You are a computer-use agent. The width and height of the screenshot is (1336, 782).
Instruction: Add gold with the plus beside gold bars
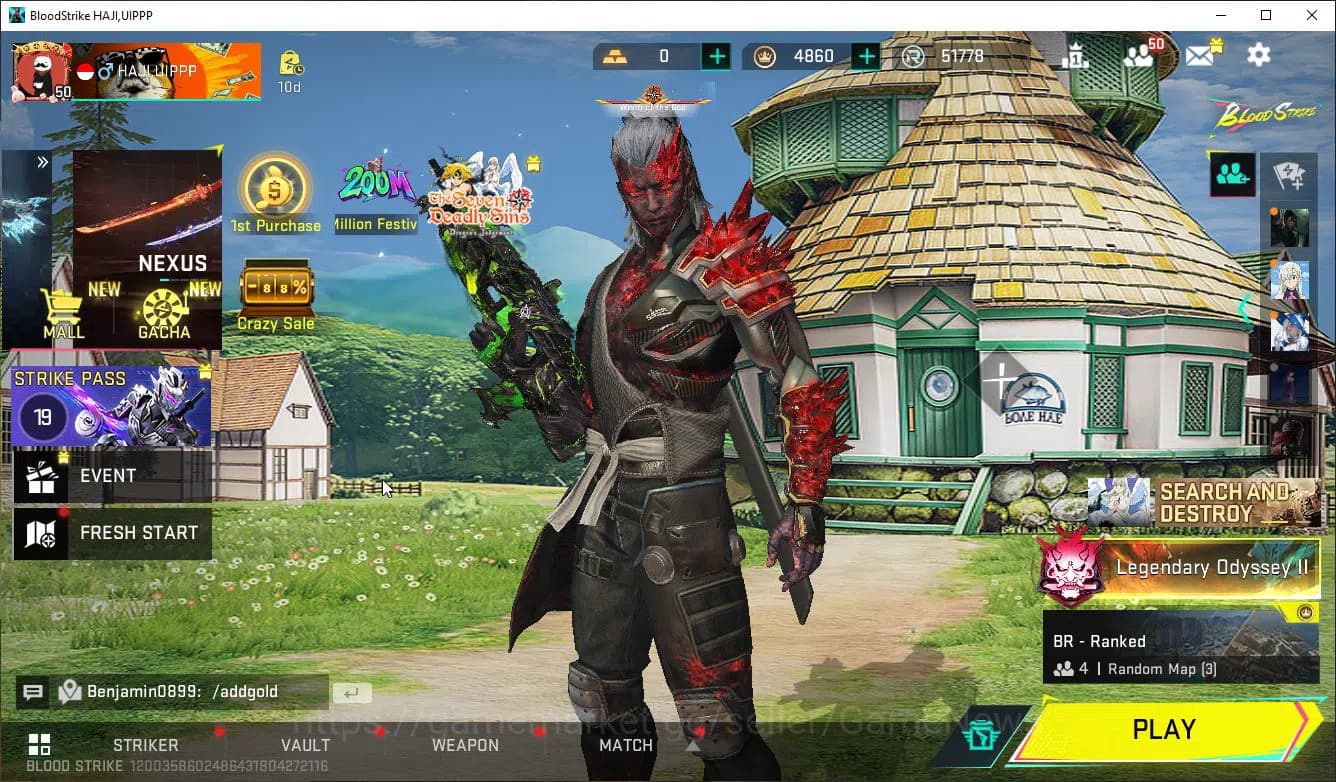[716, 56]
